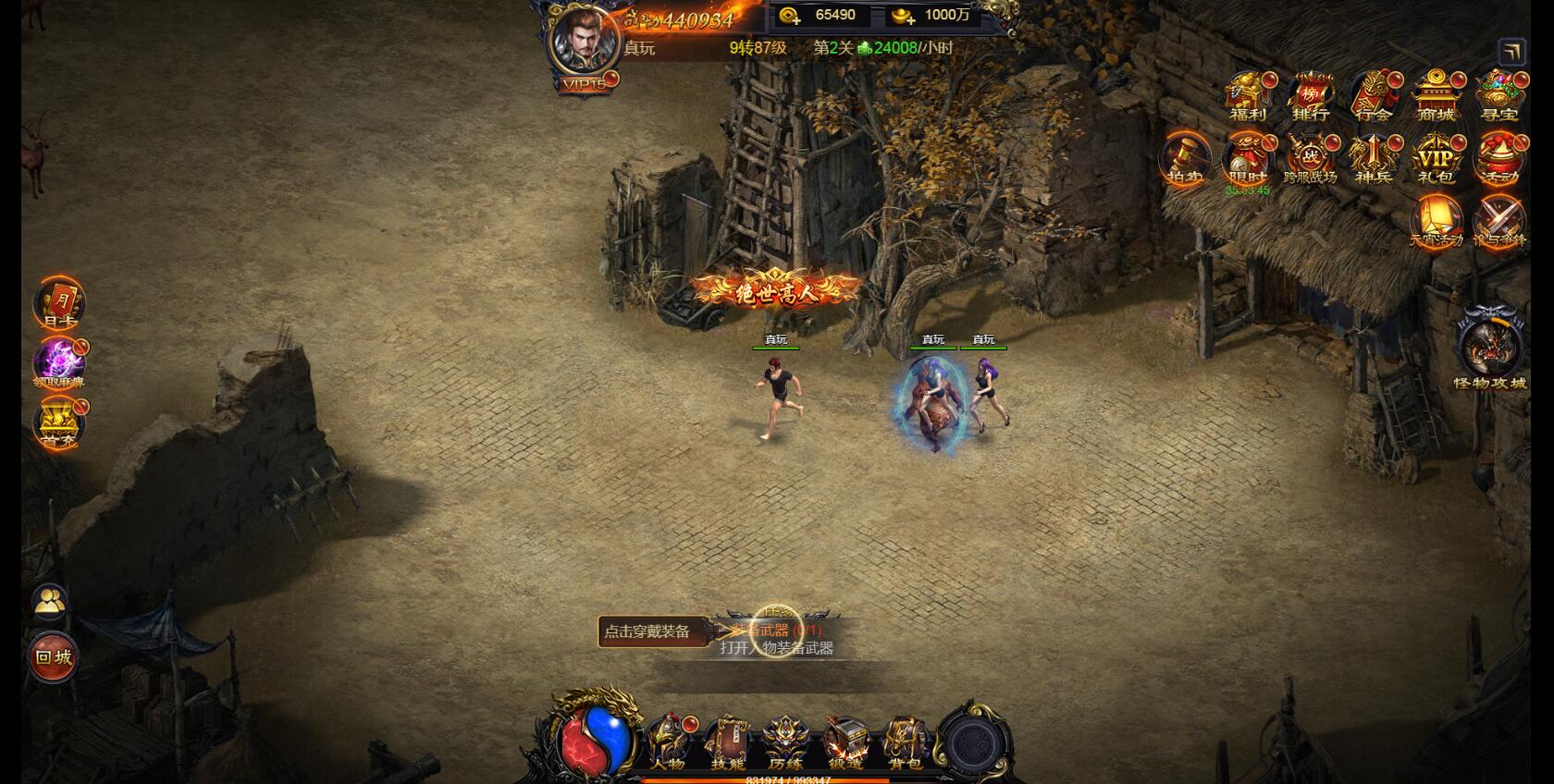Open the 神兵 divine weapon menu
Screen dimensions: 1554x784
coord(1373,160)
